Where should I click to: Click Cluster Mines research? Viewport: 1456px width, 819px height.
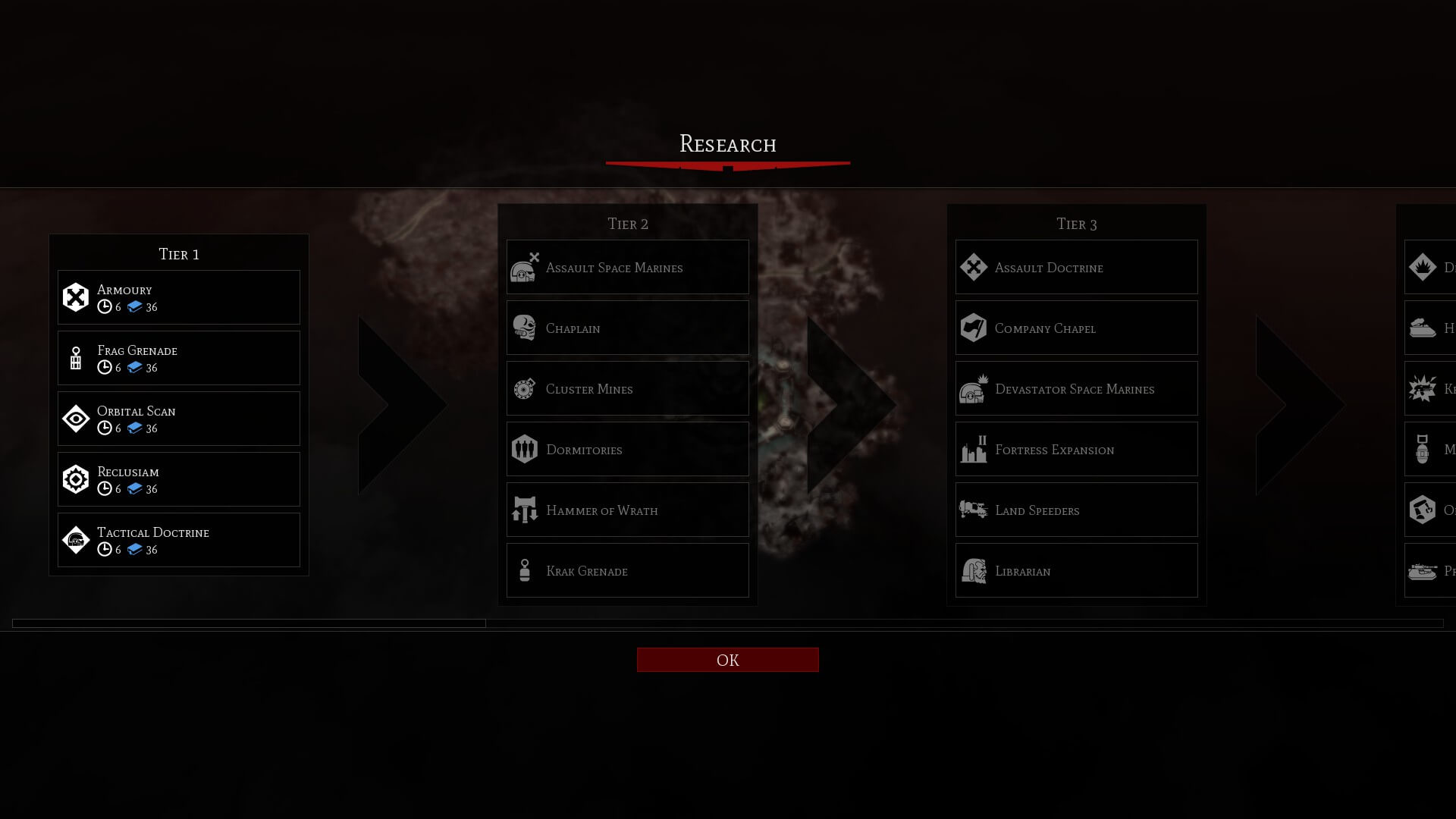pos(627,388)
